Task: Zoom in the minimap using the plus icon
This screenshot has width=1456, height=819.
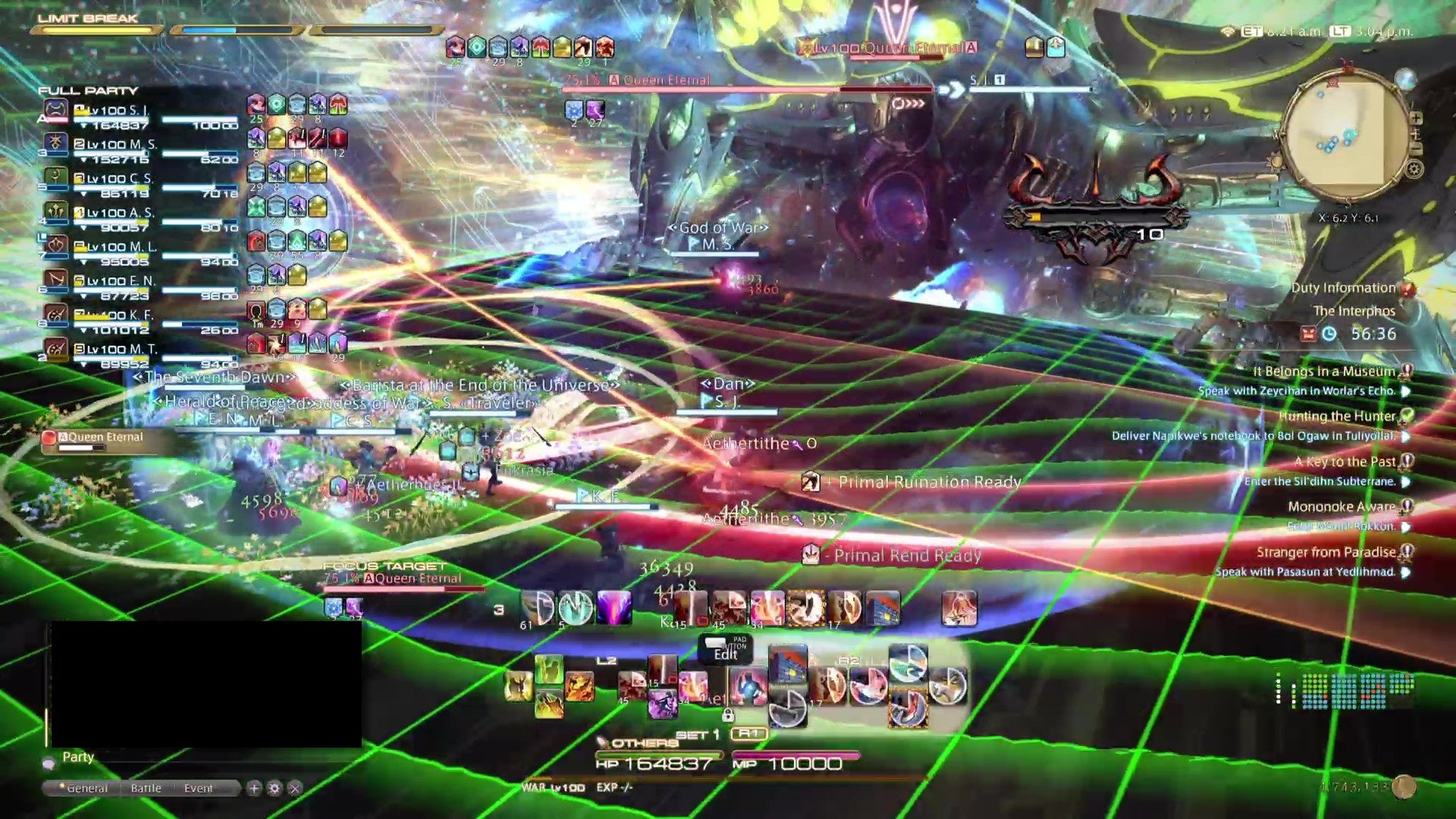Action: click(1417, 118)
